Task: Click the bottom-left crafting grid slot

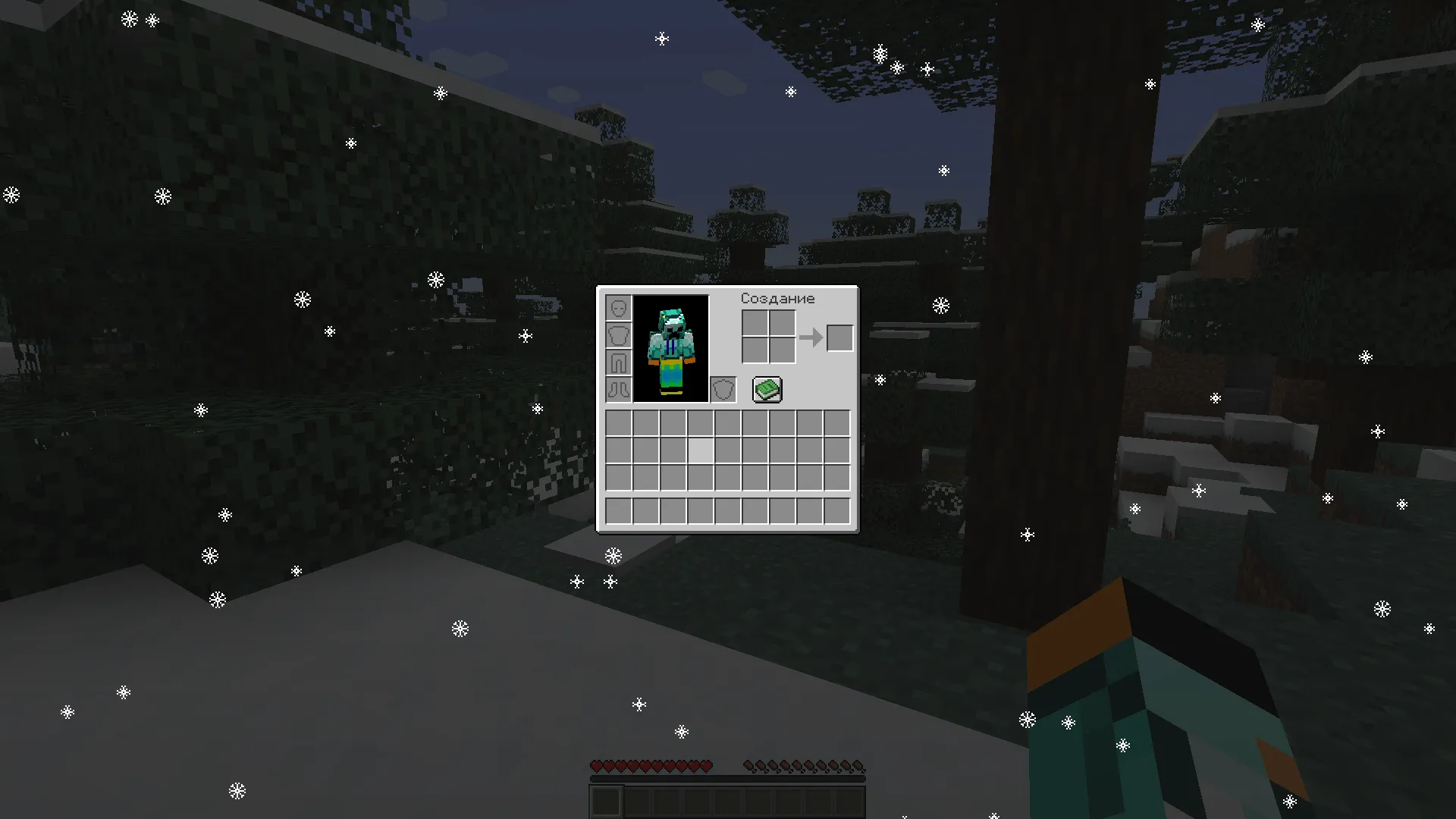Action: (755, 350)
